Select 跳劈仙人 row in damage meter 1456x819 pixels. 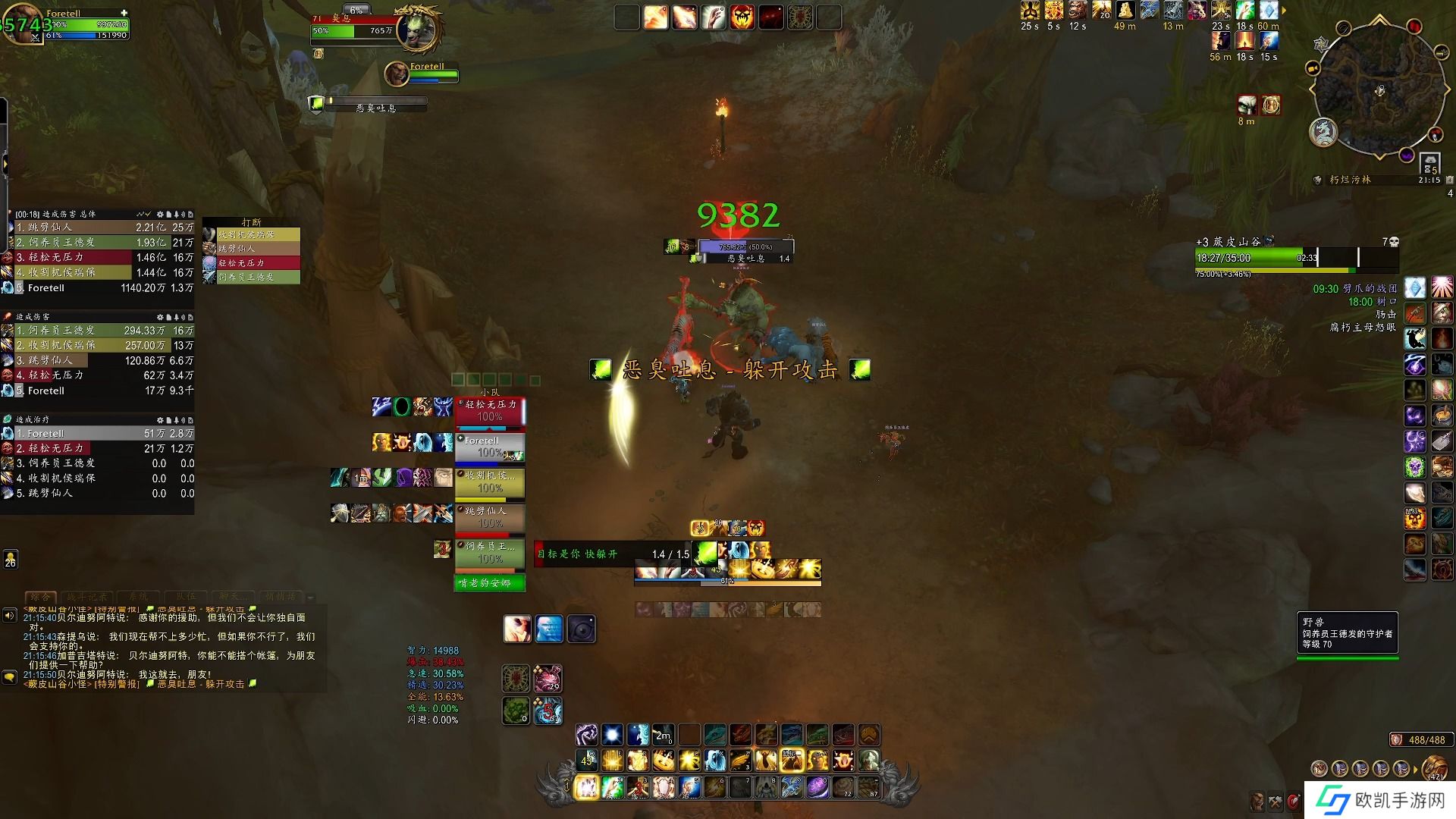click(99, 227)
